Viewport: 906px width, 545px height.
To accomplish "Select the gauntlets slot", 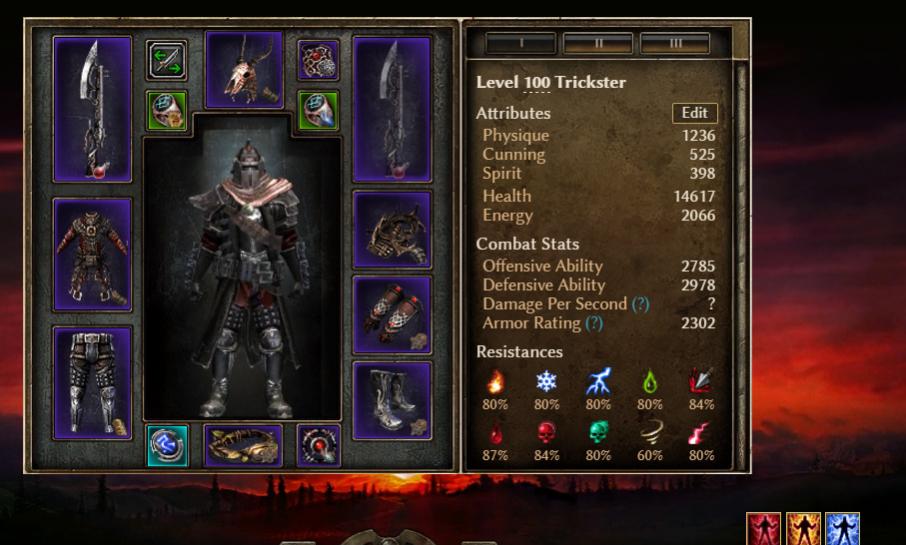I will (x=392, y=315).
